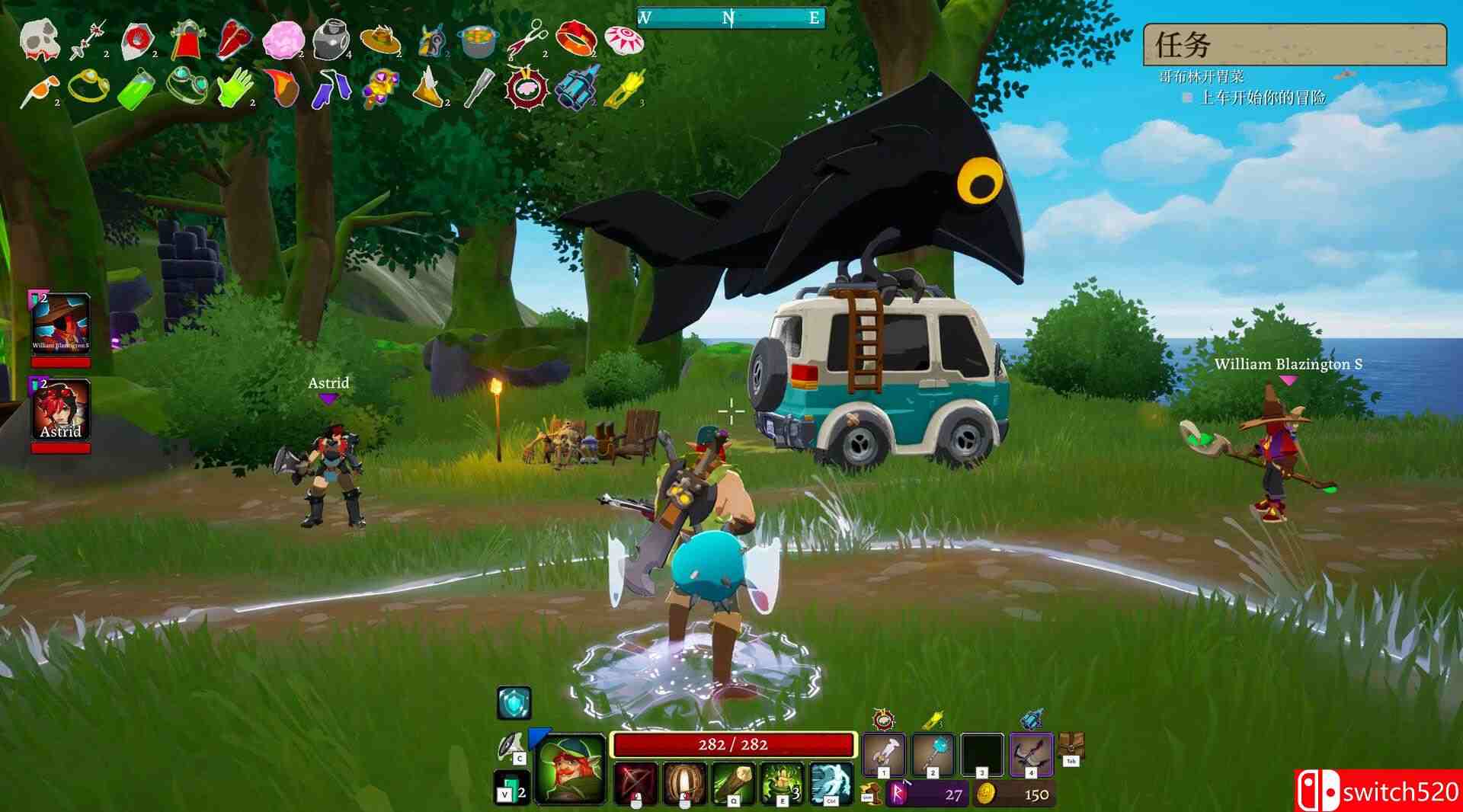Select the blue mace weapon slot

click(933, 755)
